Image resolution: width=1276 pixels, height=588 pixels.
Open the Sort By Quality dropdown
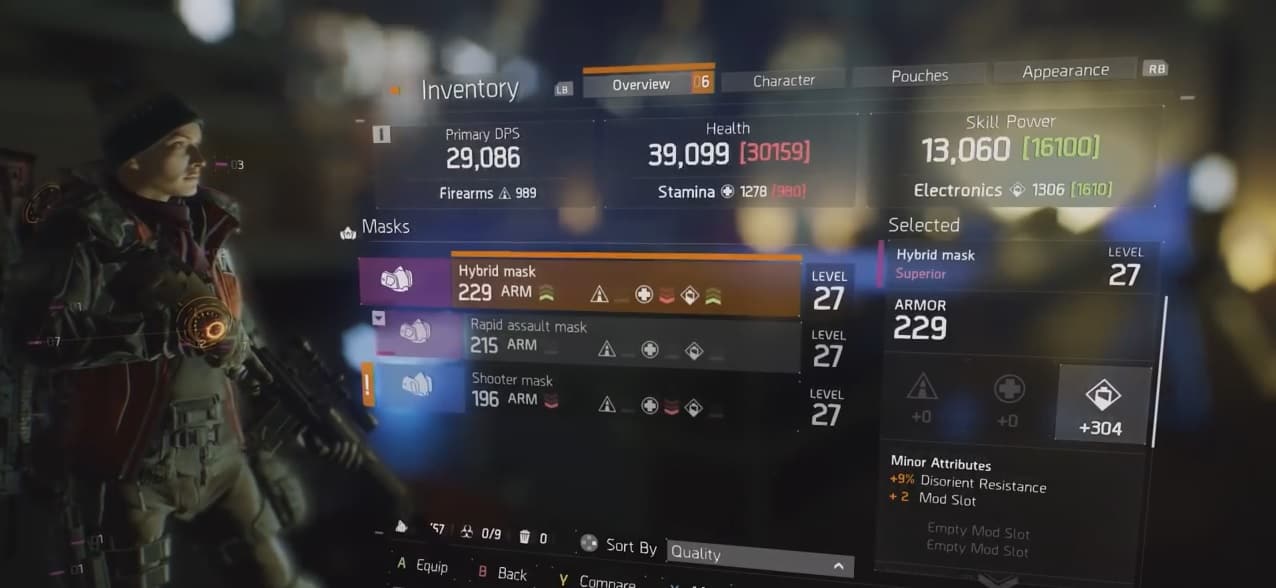pyautogui.click(x=759, y=553)
